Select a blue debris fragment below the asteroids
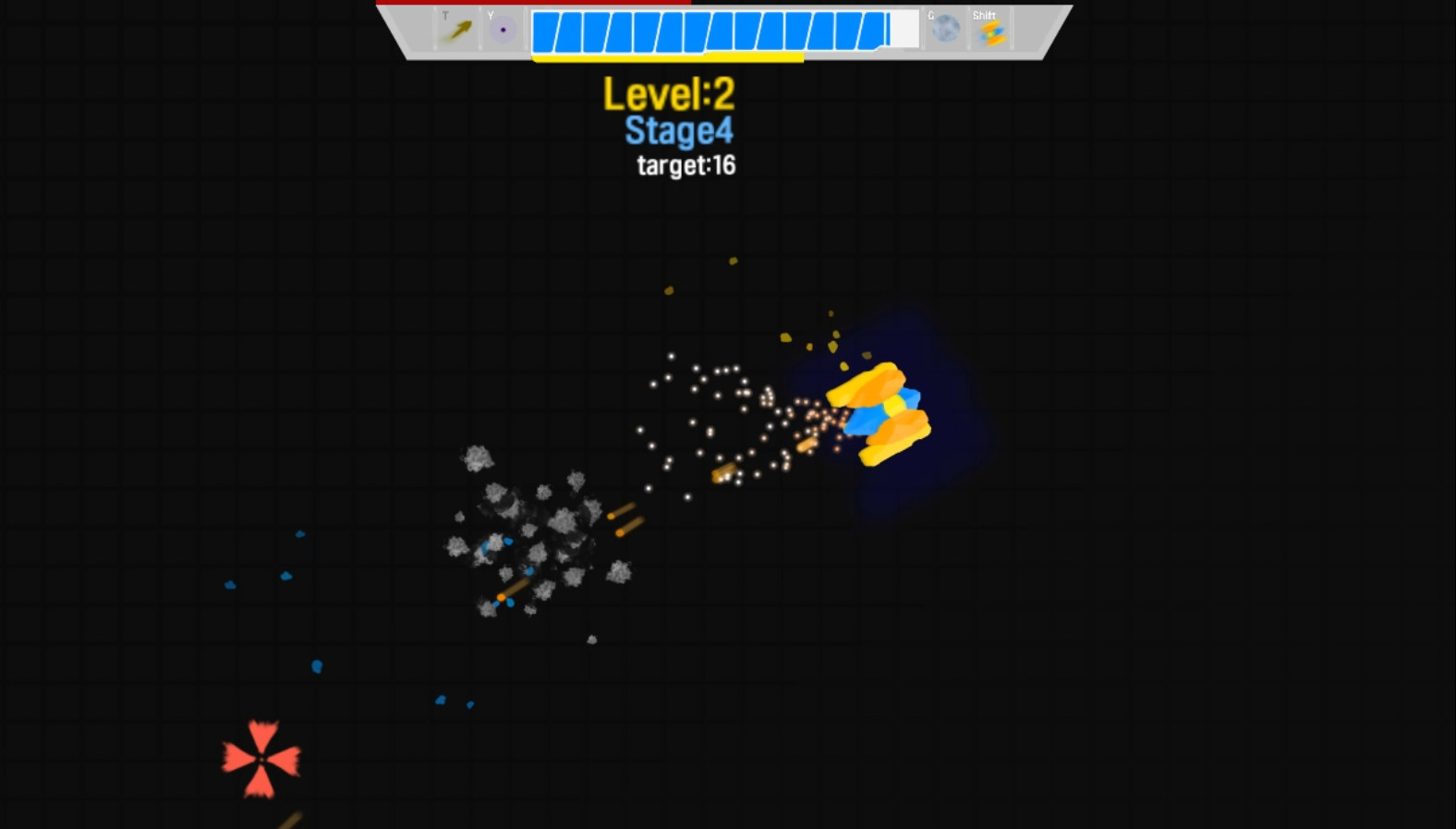 (317, 667)
